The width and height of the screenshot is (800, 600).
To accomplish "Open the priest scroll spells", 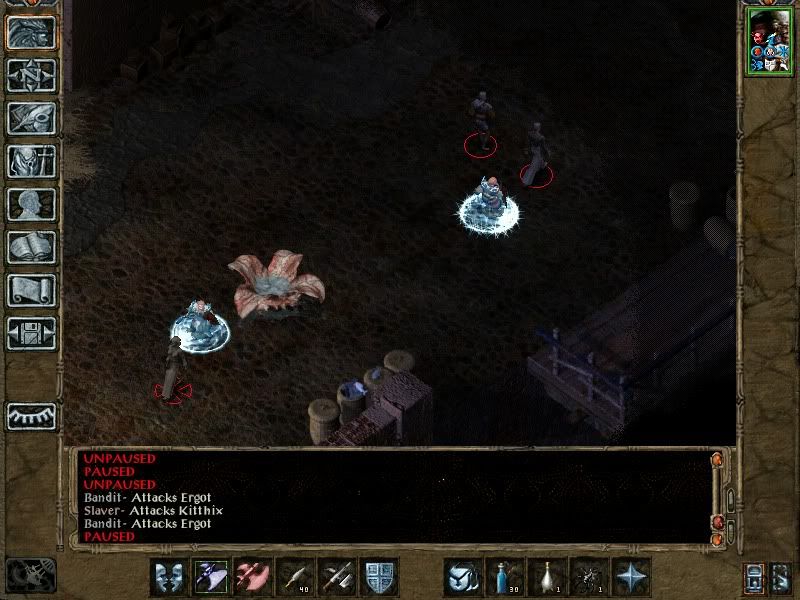I will pos(31,290).
